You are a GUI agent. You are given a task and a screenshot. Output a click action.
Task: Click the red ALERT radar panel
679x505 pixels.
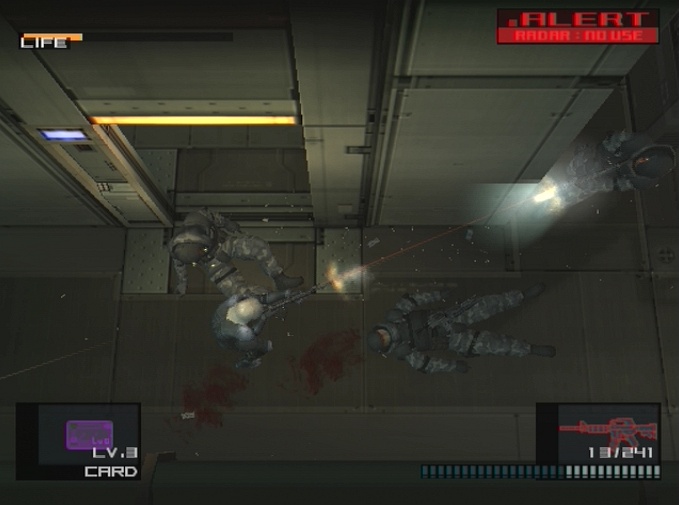578,27
